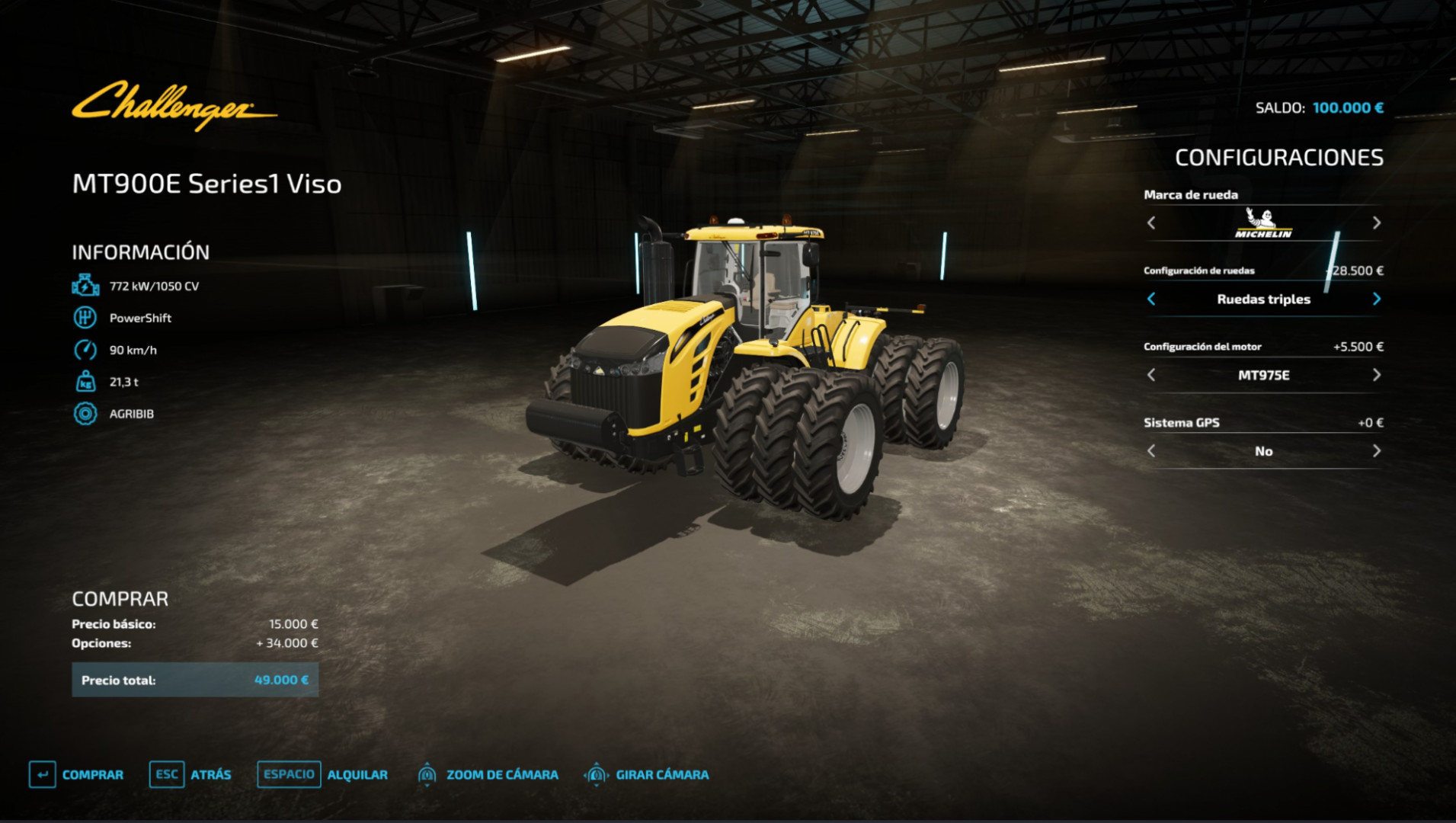Click right arrow beside No under Sistema GPS
The width and height of the screenshot is (1456, 823).
pos(1375,450)
